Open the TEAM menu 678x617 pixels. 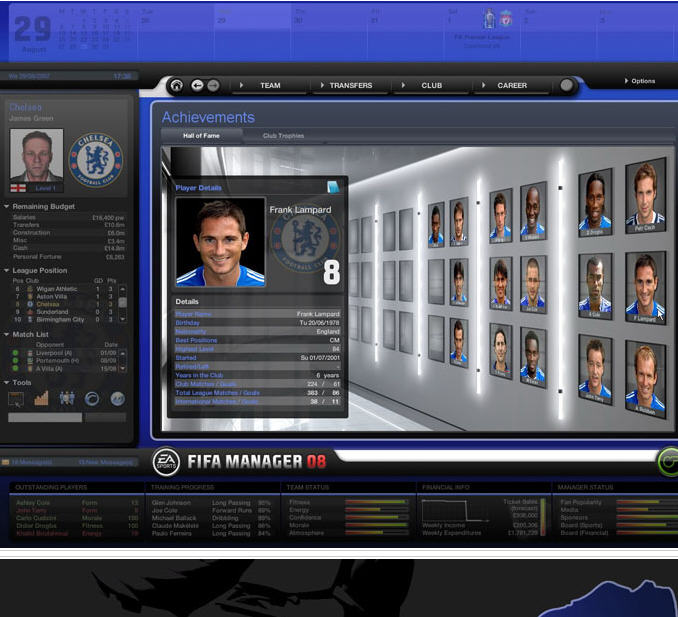tap(270, 86)
